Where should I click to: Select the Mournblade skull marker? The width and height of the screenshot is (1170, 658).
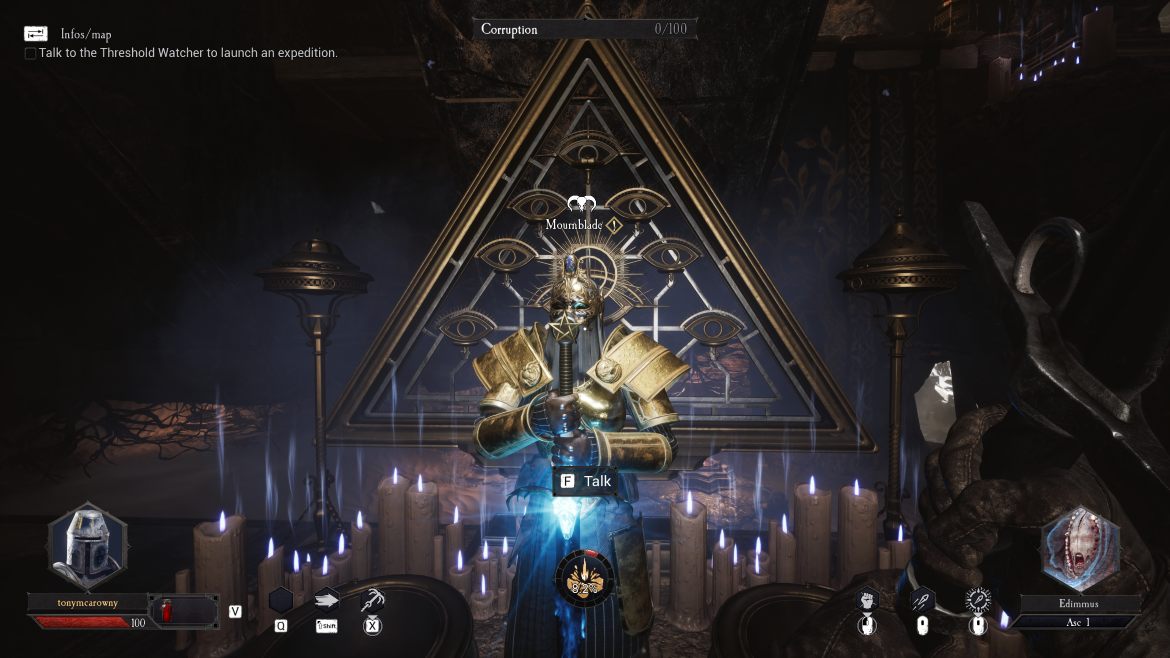[580, 205]
